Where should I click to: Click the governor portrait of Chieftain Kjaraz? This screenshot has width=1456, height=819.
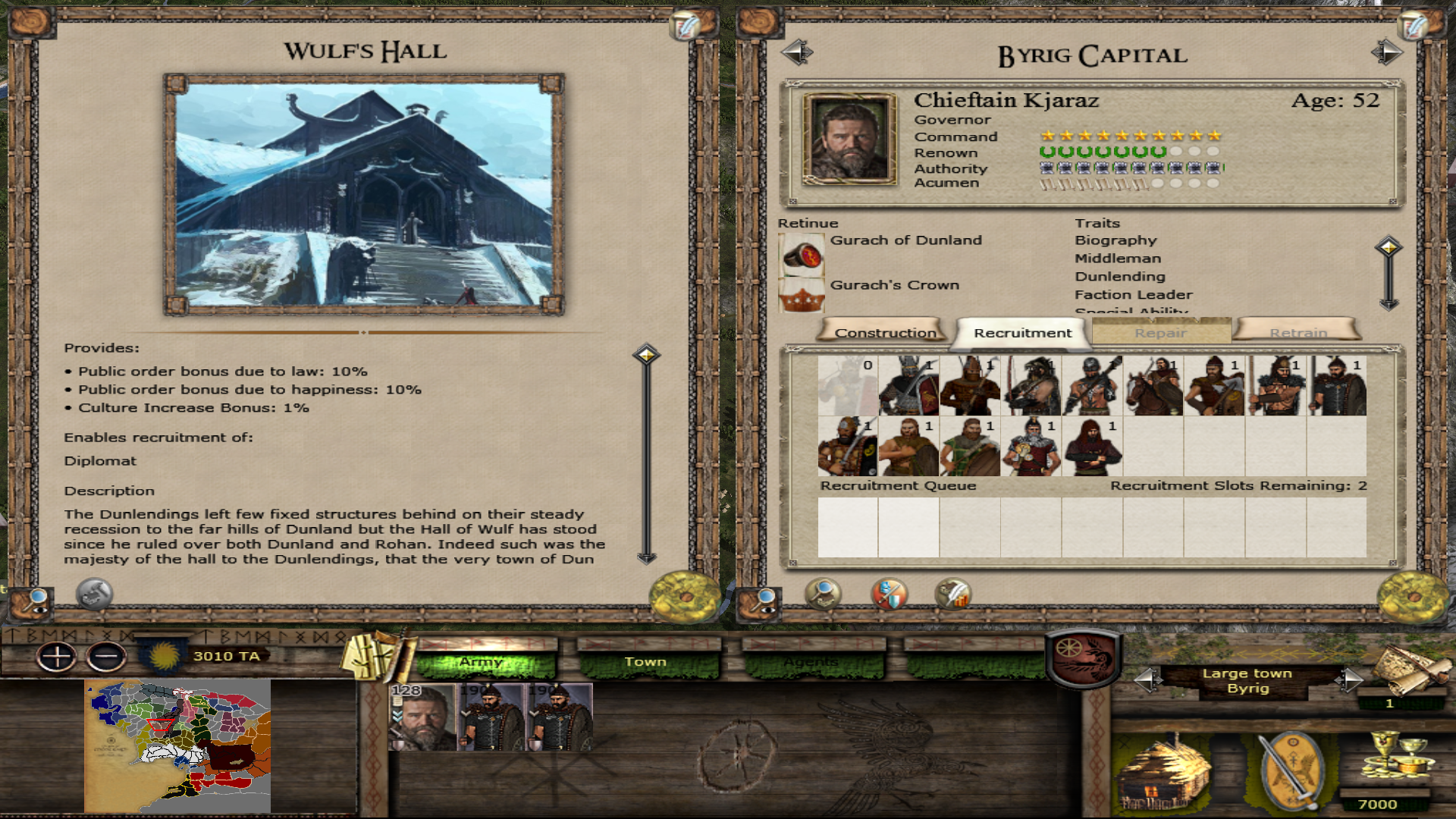849,140
